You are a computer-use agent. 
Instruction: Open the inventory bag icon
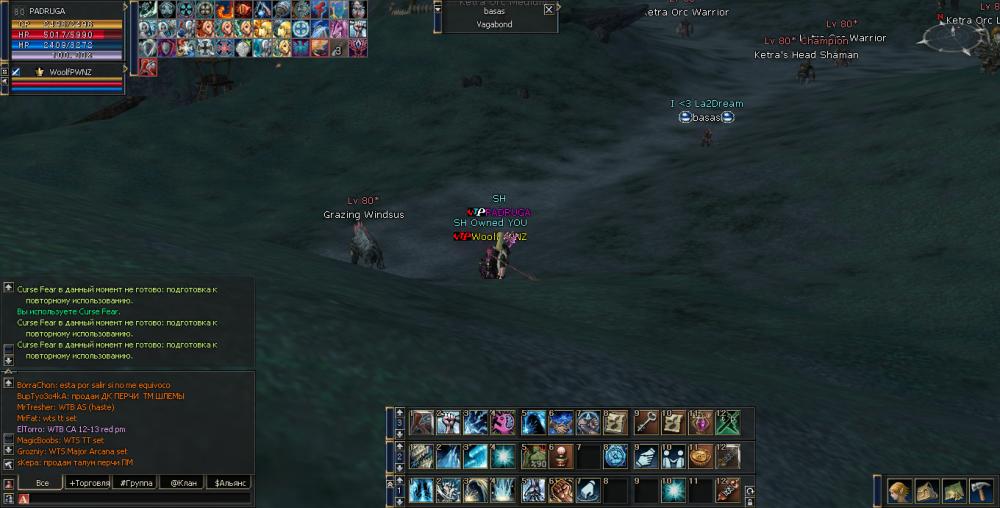tap(925, 490)
